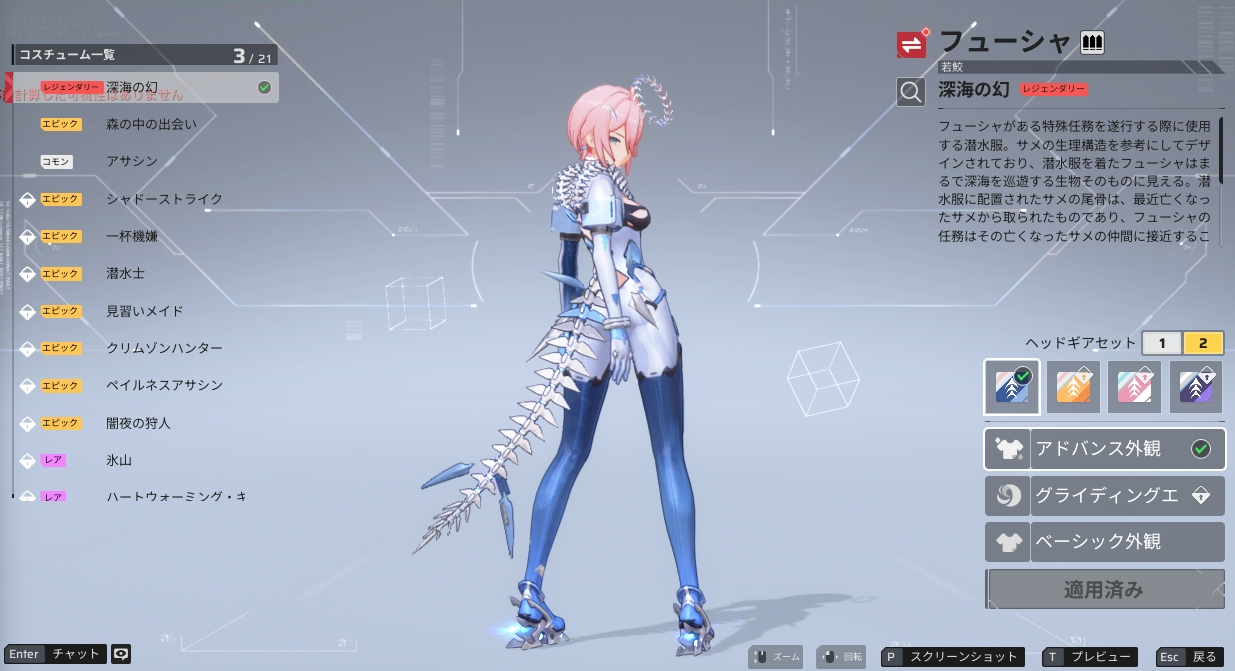
Task: Select the orange headgear color variant
Action: pos(1073,387)
